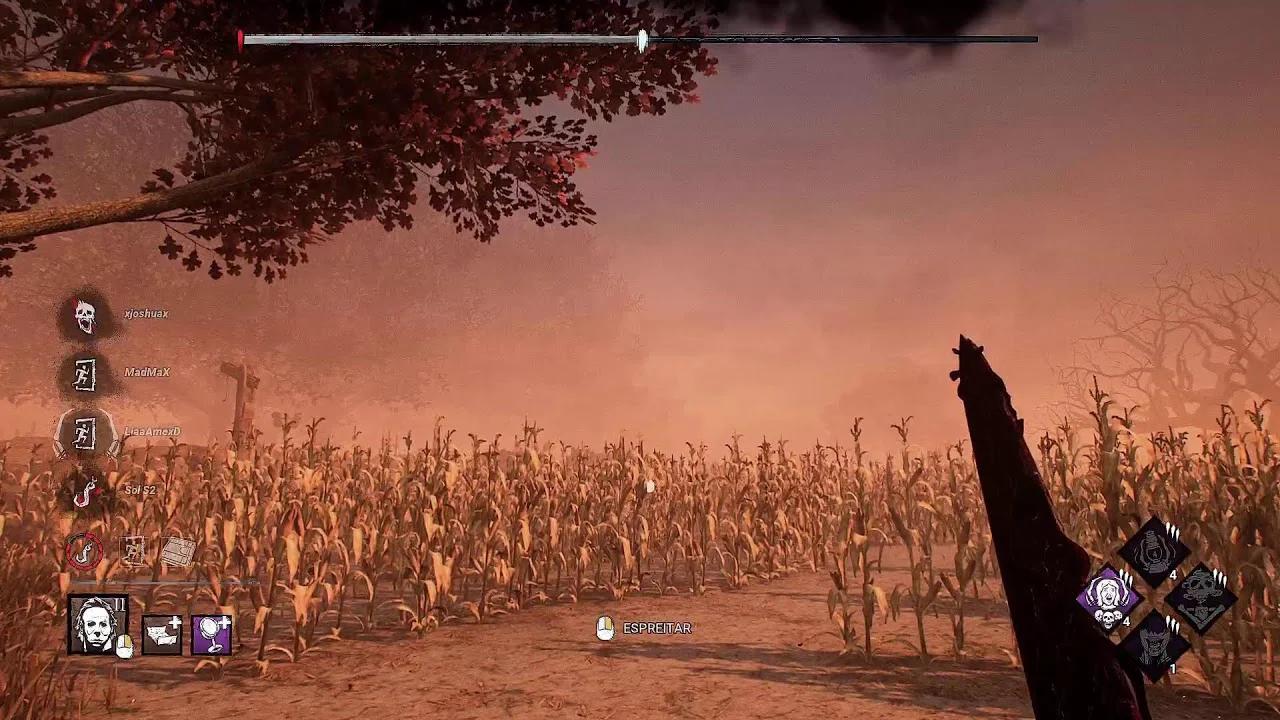The width and height of the screenshot is (1280, 720).
Task: Click the map-shaped score event icon
Action: coord(178,553)
